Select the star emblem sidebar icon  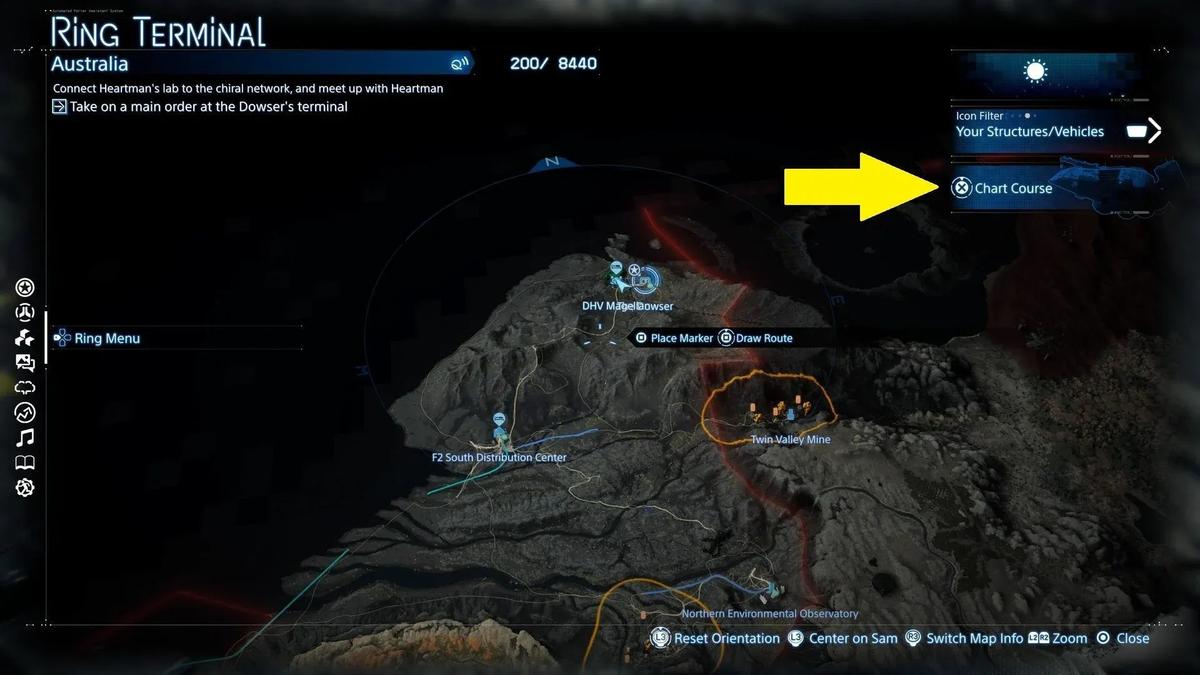25,288
